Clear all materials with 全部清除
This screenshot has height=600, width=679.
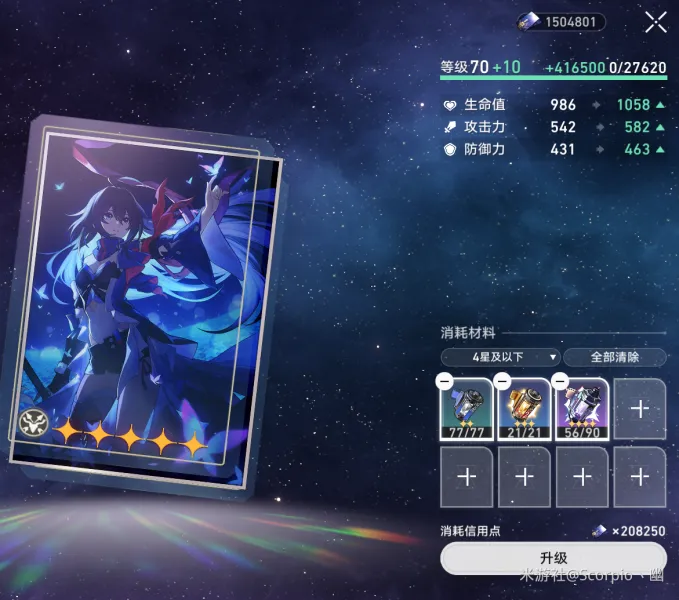(x=614, y=357)
